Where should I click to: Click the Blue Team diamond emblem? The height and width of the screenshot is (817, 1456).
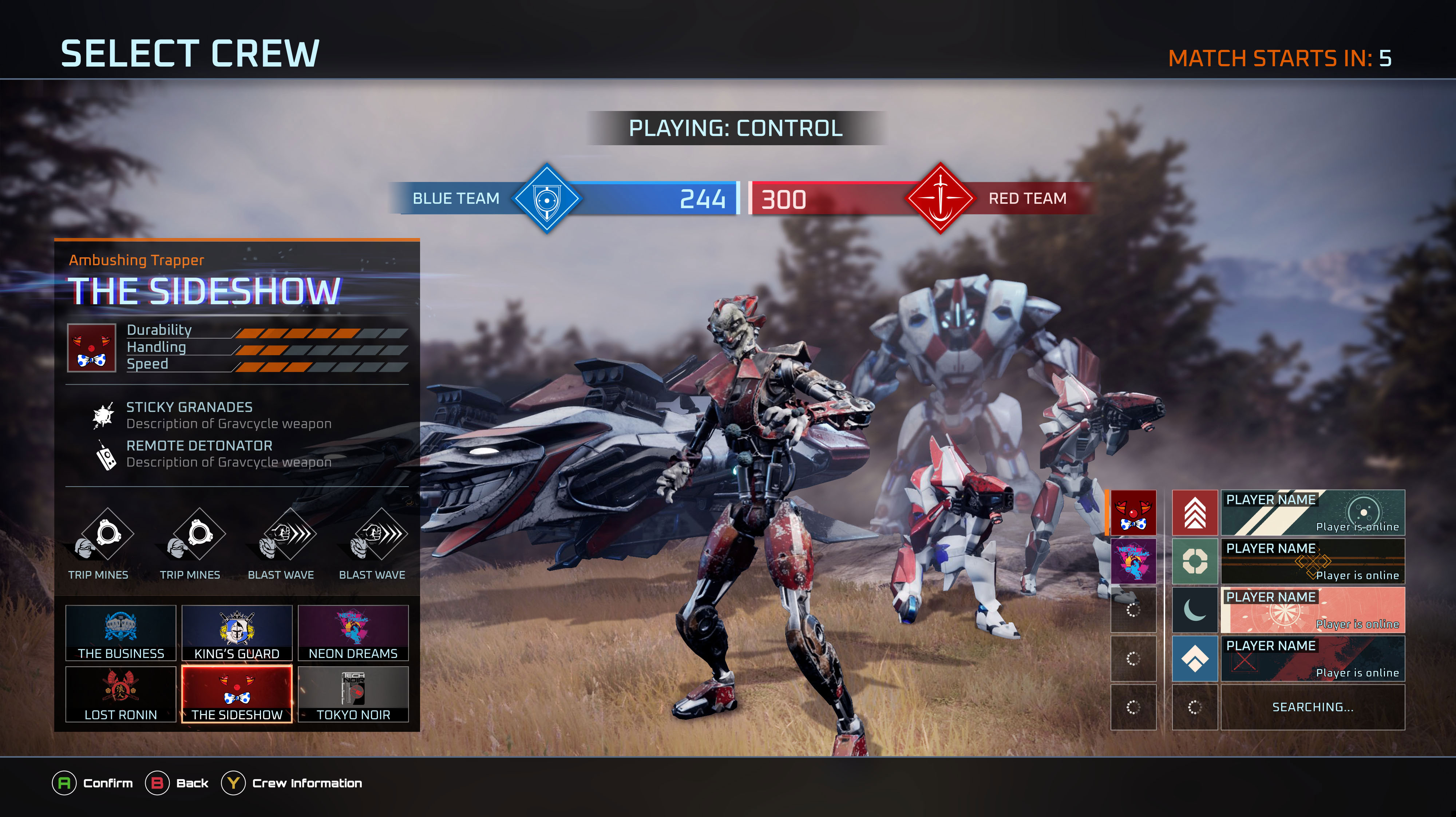pyautogui.click(x=547, y=198)
